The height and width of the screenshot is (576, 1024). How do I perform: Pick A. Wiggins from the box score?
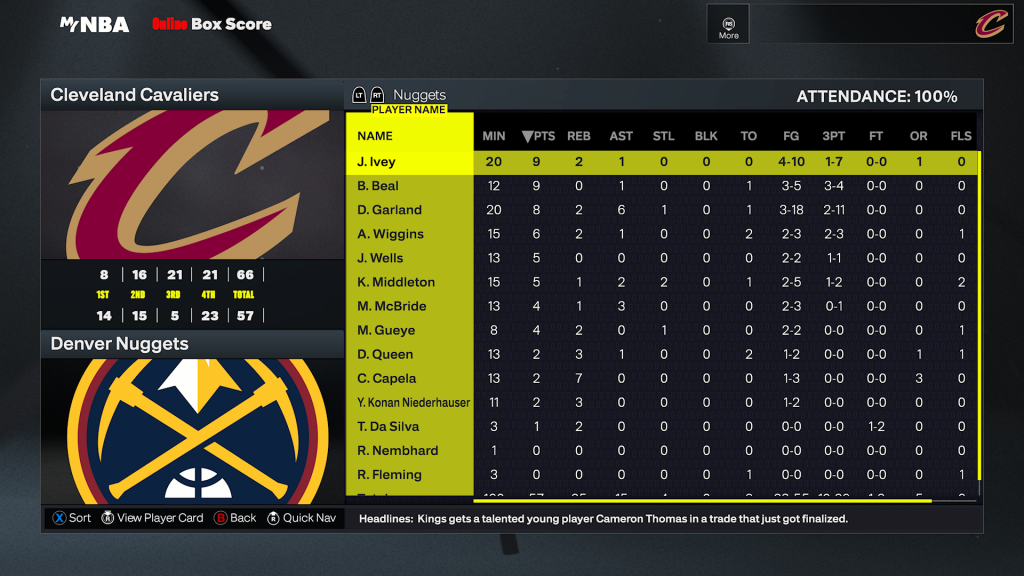coord(390,234)
